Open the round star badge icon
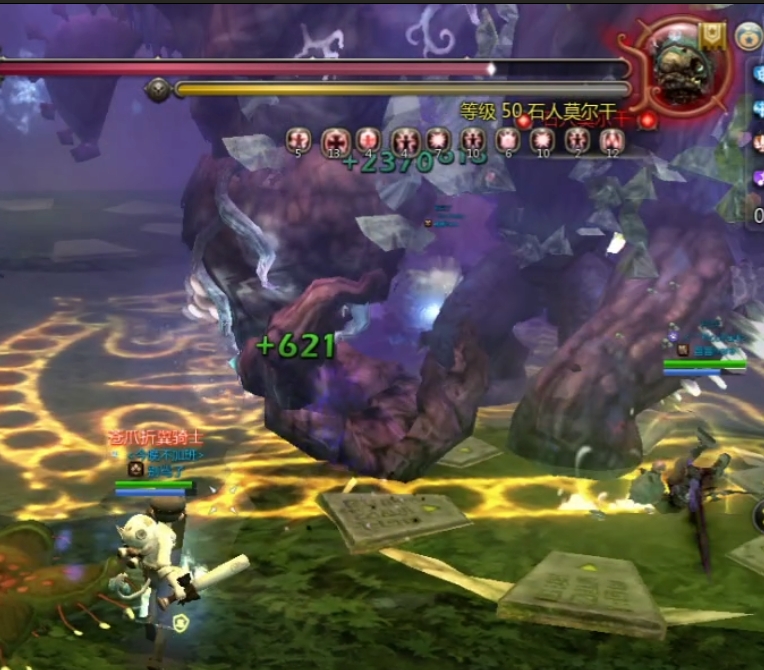The width and height of the screenshot is (764, 670). point(748,37)
